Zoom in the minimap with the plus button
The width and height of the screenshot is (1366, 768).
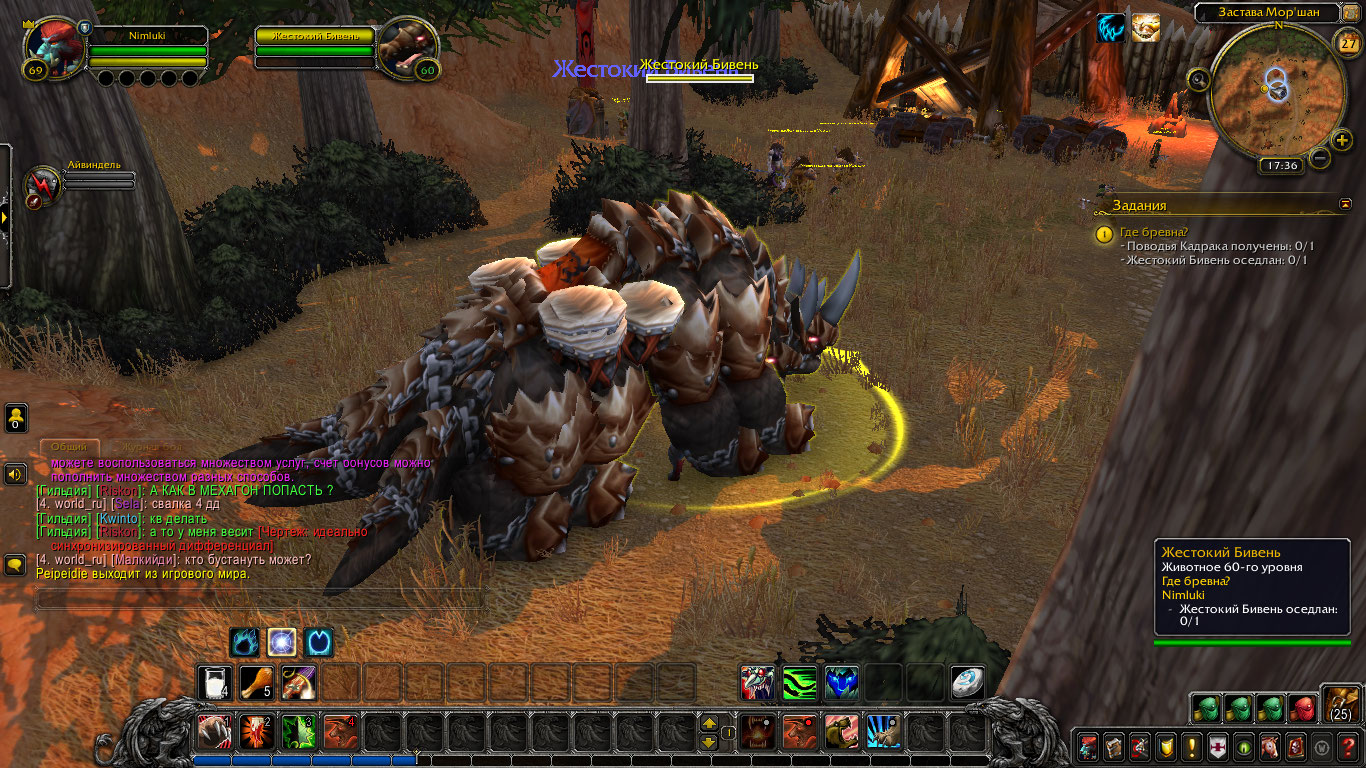(1342, 141)
